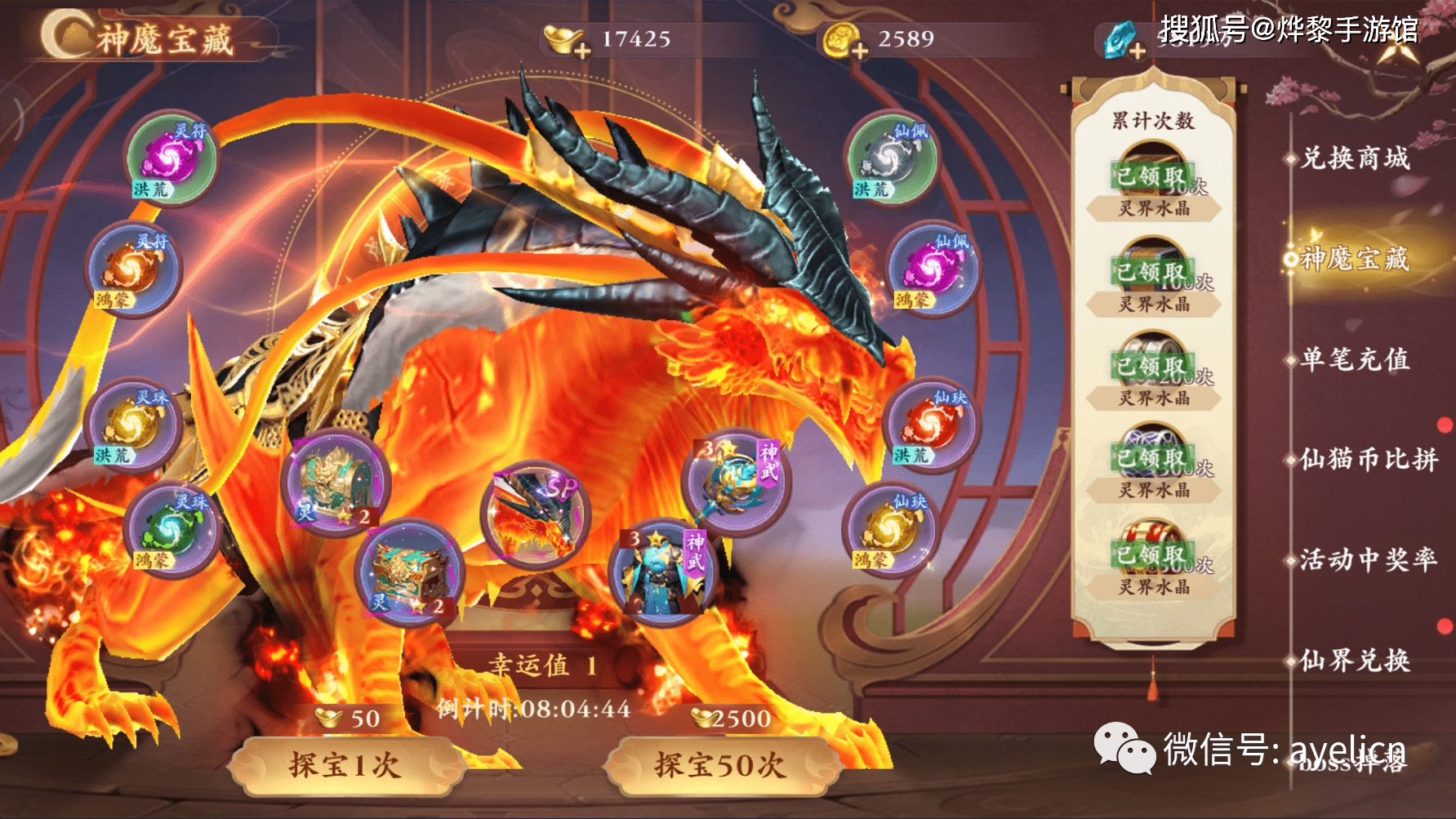
Task: Select the SP fire dragon mount reward
Action: (534, 514)
